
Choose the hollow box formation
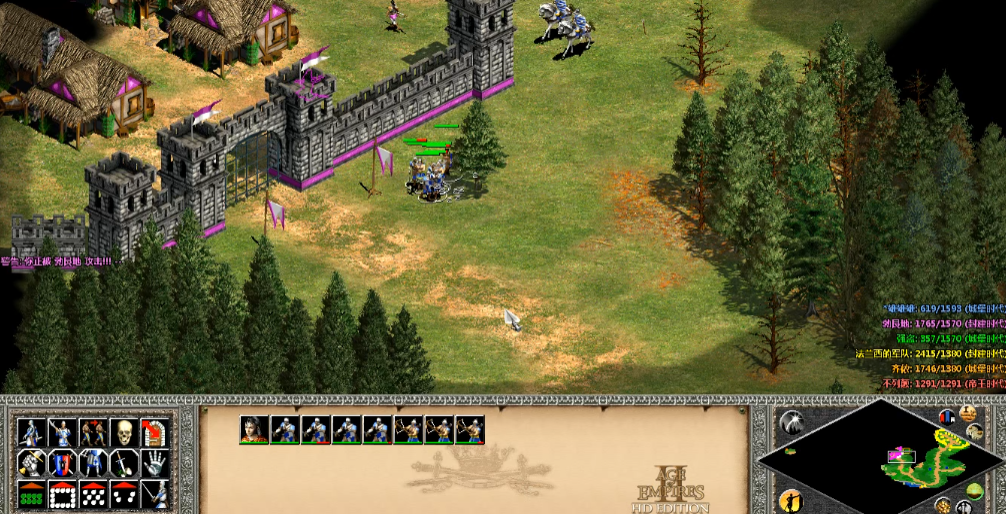tap(62, 494)
